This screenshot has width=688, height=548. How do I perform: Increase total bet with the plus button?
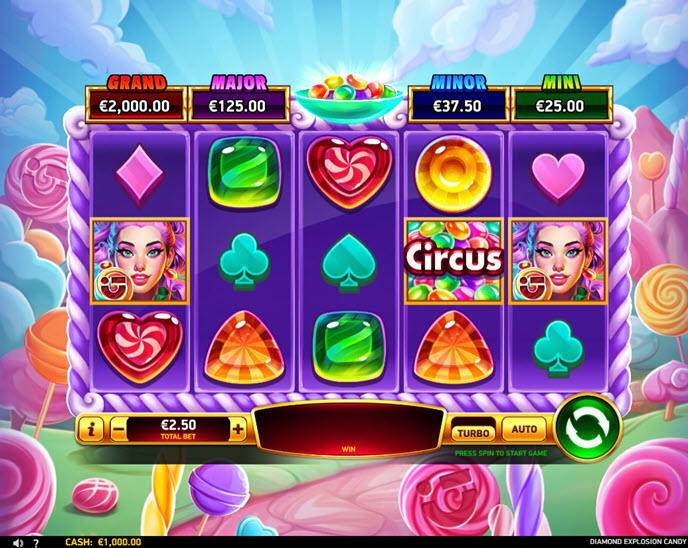[x=238, y=430]
